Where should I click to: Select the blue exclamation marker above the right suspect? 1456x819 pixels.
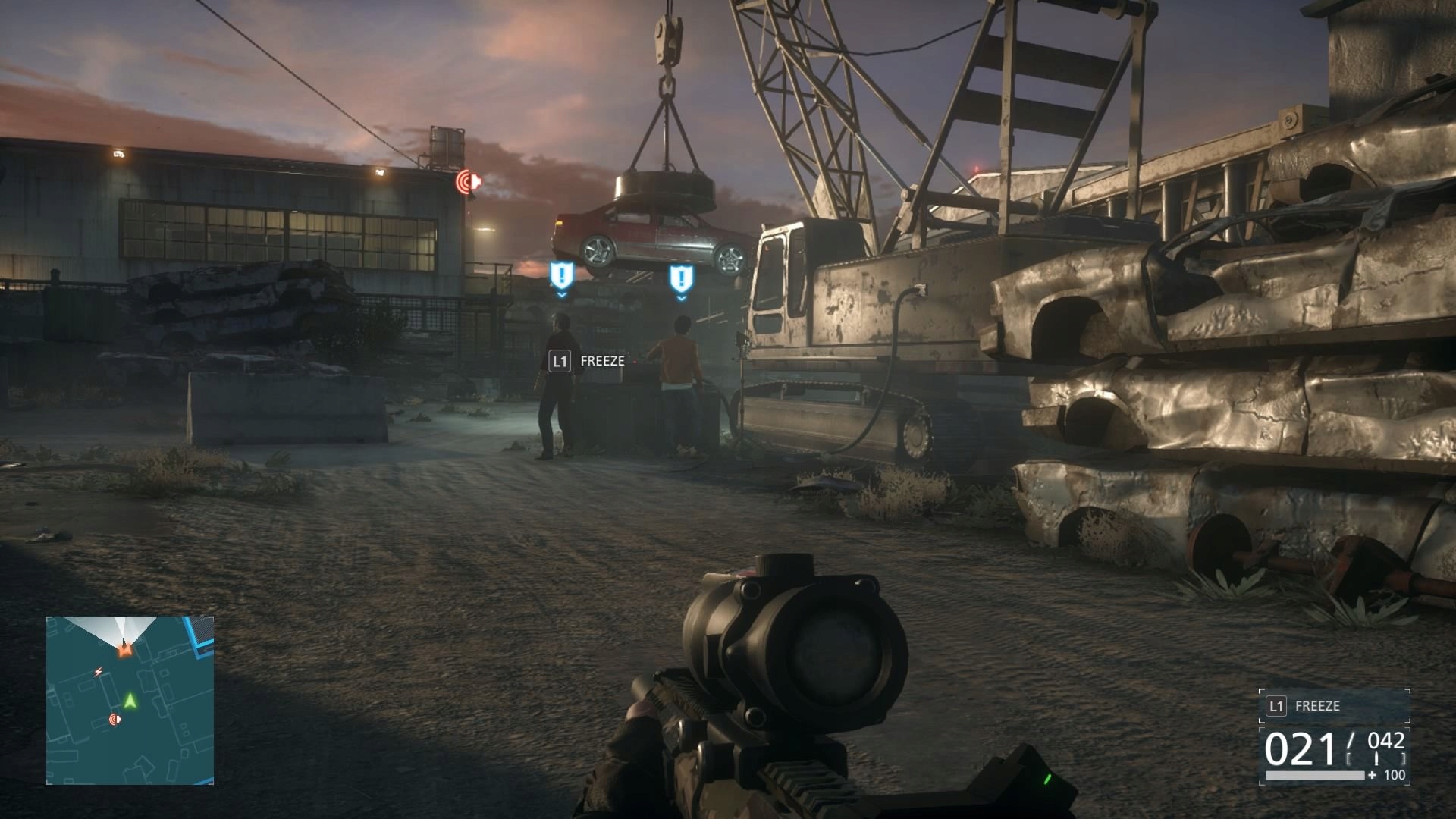(681, 278)
